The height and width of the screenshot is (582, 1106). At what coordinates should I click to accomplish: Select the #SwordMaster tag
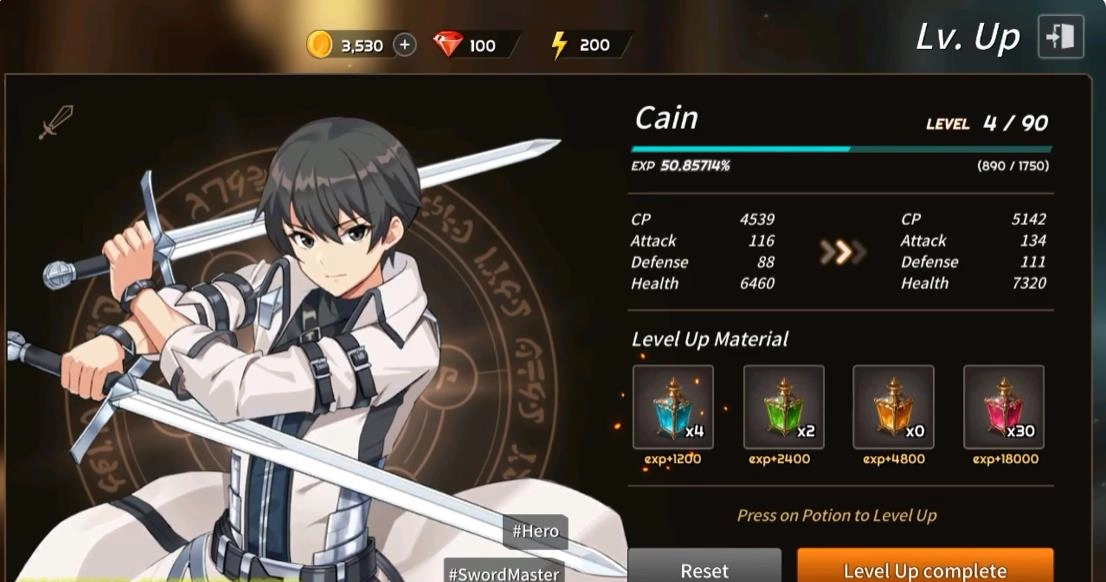[503, 573]
